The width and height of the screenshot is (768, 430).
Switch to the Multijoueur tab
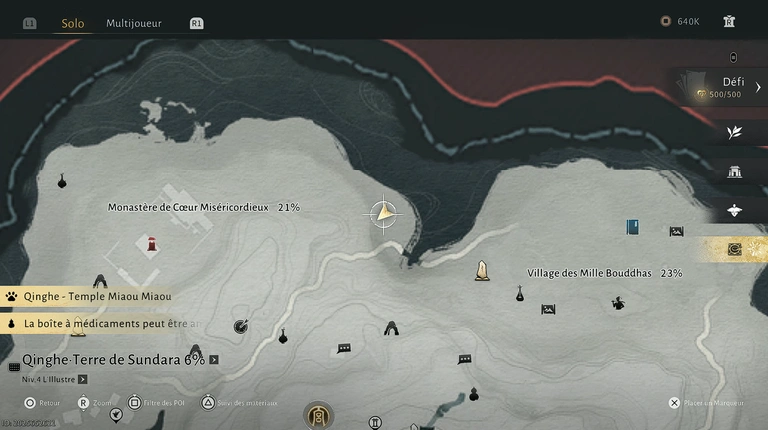pyautogui.click(x=134, y=22)
